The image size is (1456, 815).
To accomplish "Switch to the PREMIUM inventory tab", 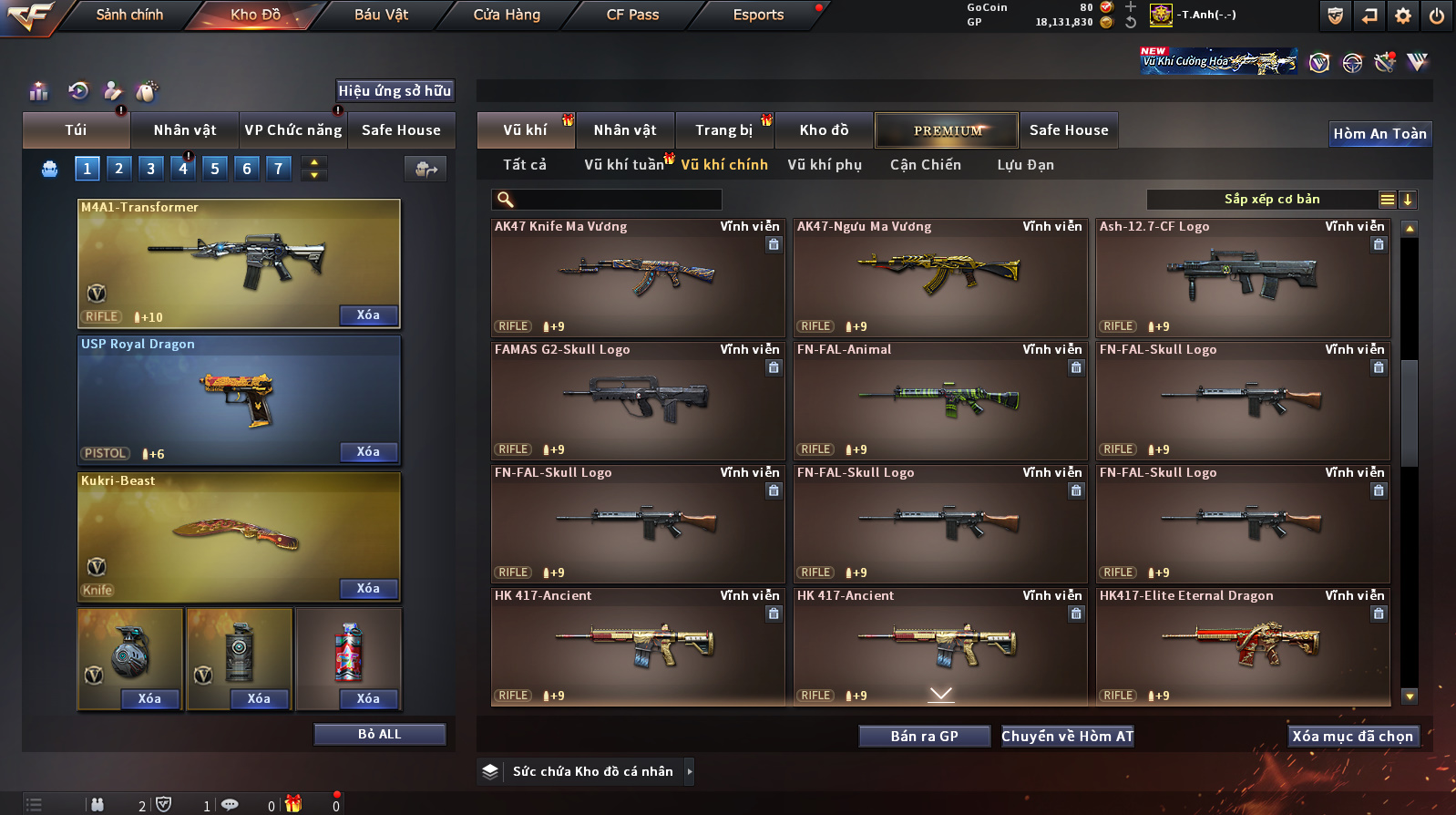I will [948, 130].
